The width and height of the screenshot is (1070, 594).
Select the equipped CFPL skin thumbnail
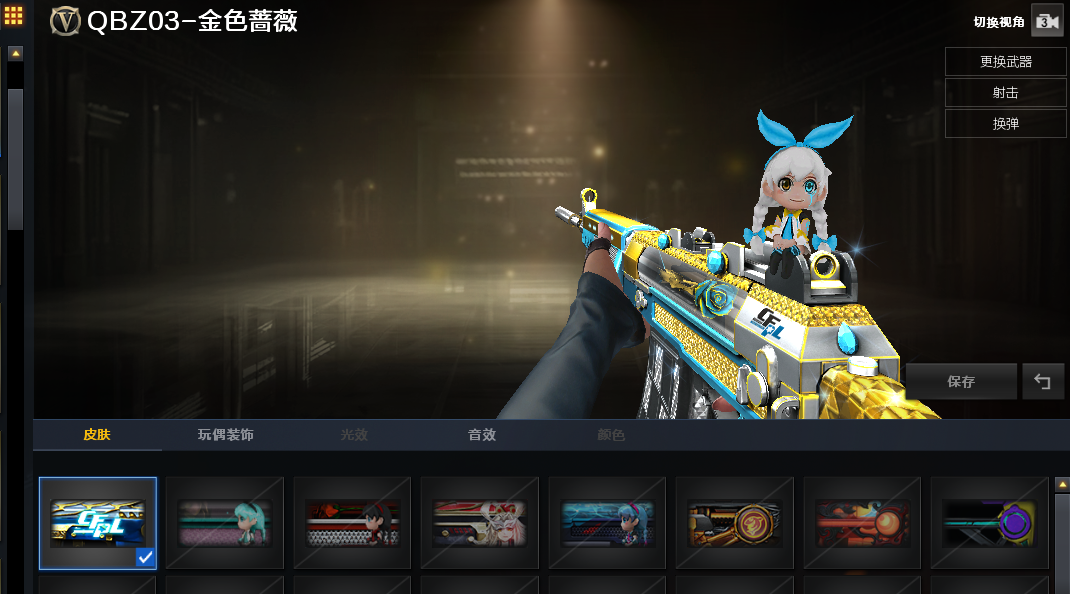[98, 523]
